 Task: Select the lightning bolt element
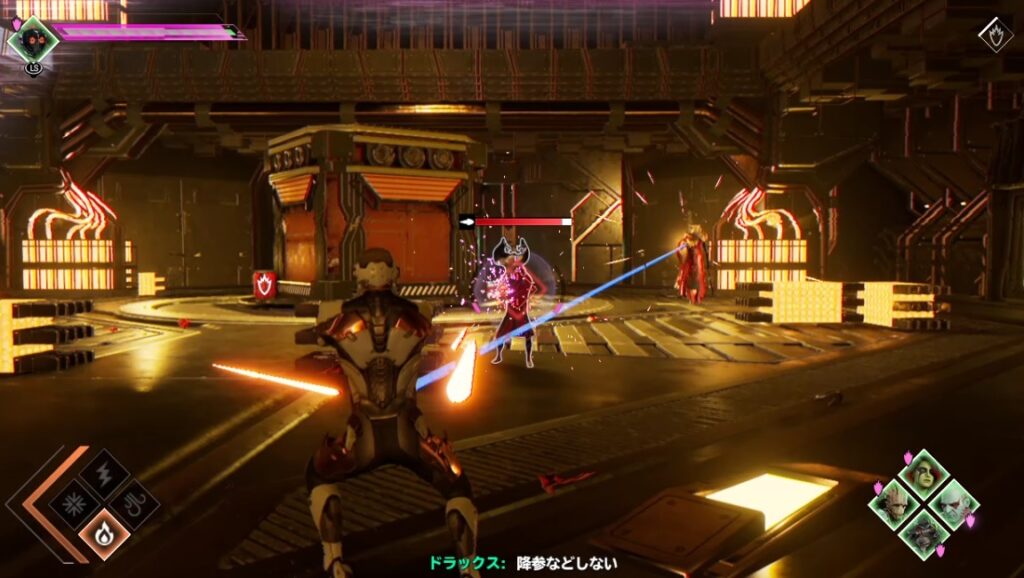[x=104, y=472]
